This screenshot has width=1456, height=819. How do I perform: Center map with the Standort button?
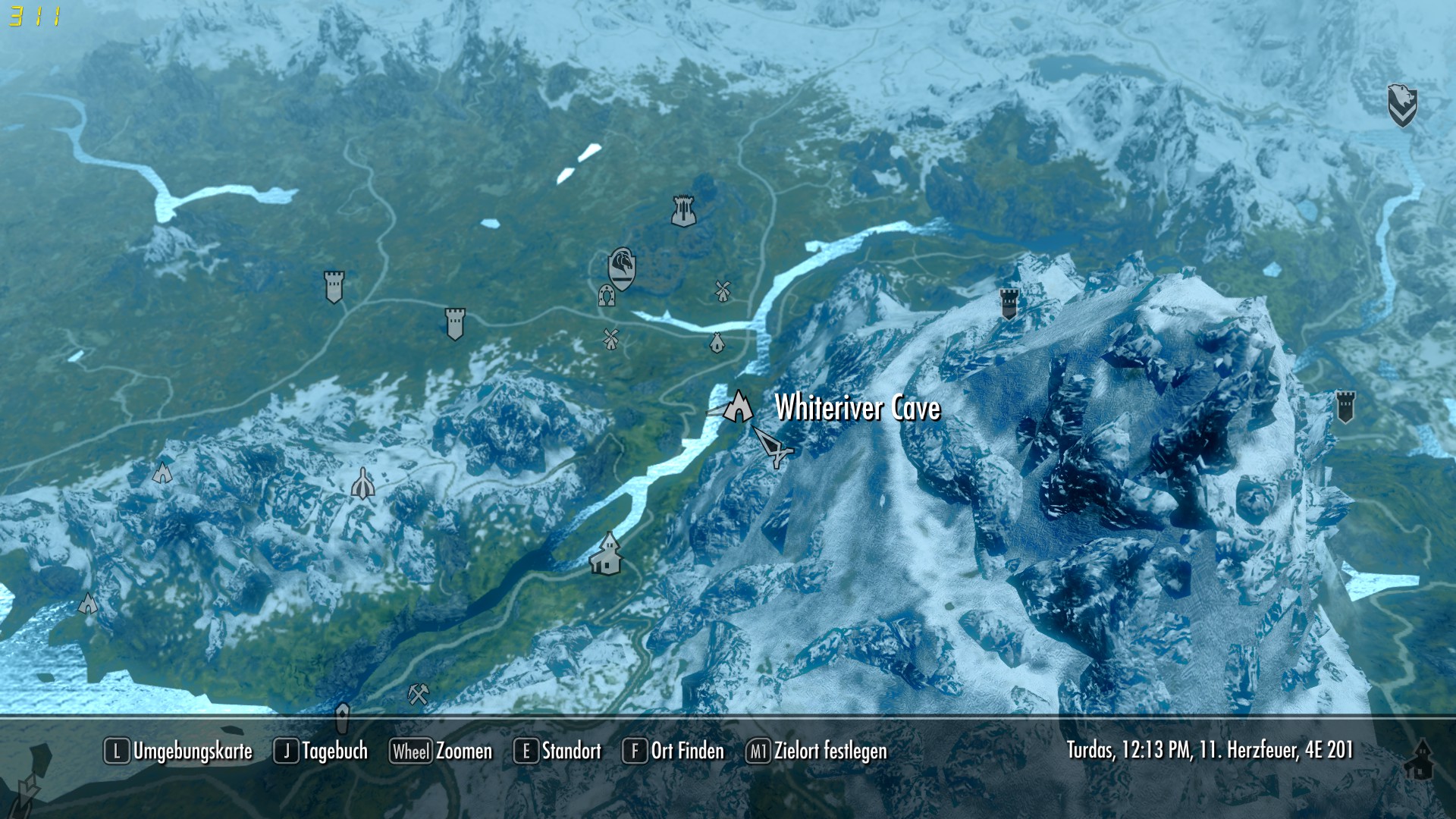click(x=557, y=751)
